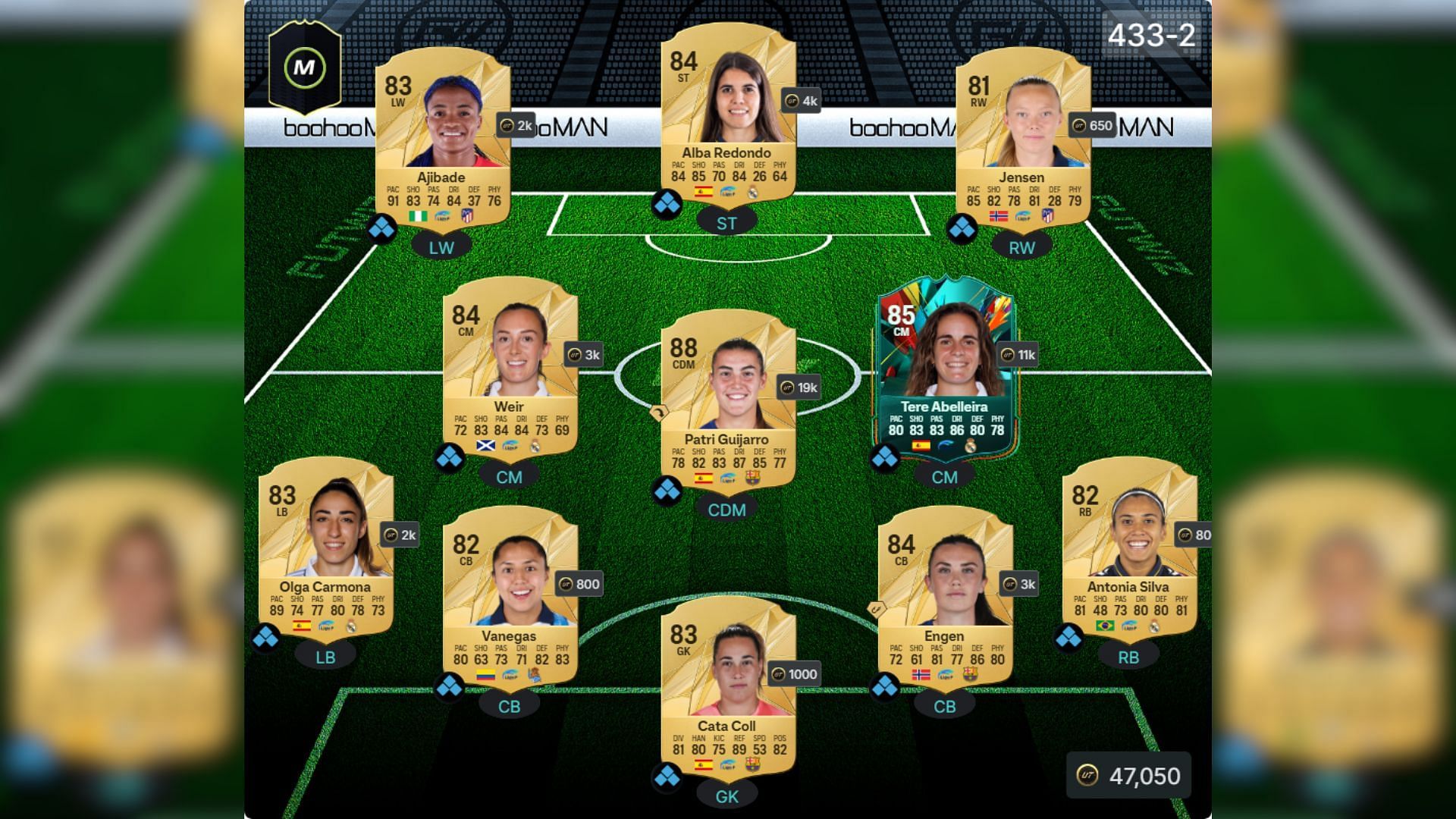Click Cata Coll's 1000 price tag
This screenshot has height=819, width=1456.
794,674
